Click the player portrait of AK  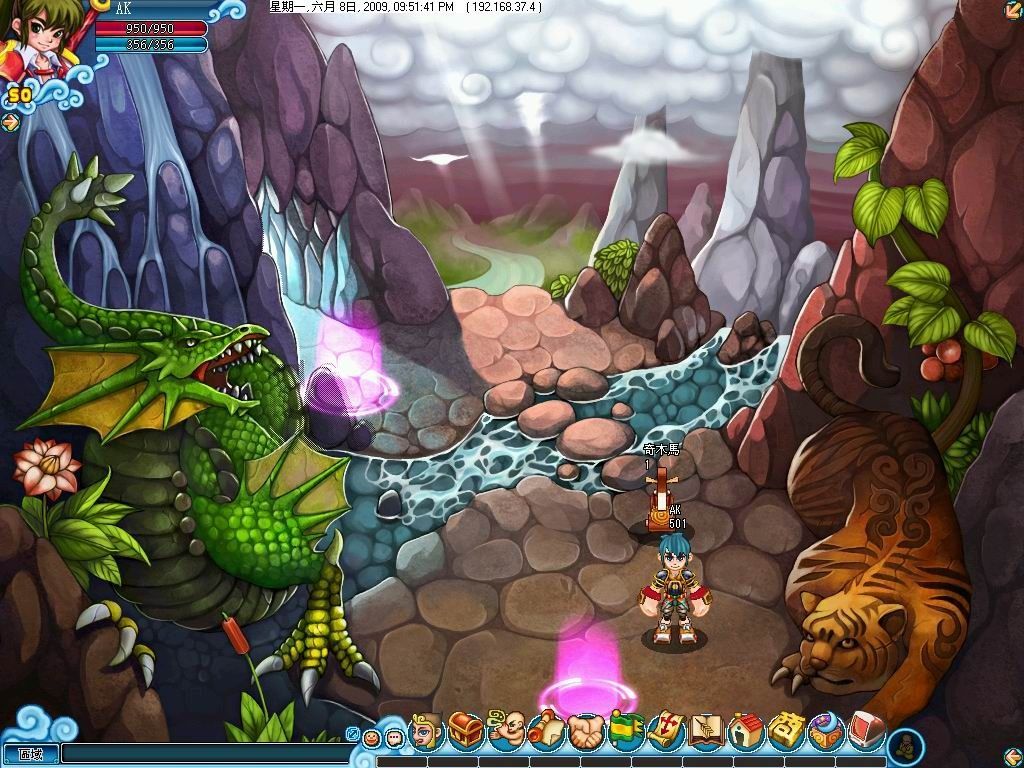[42, 40]
